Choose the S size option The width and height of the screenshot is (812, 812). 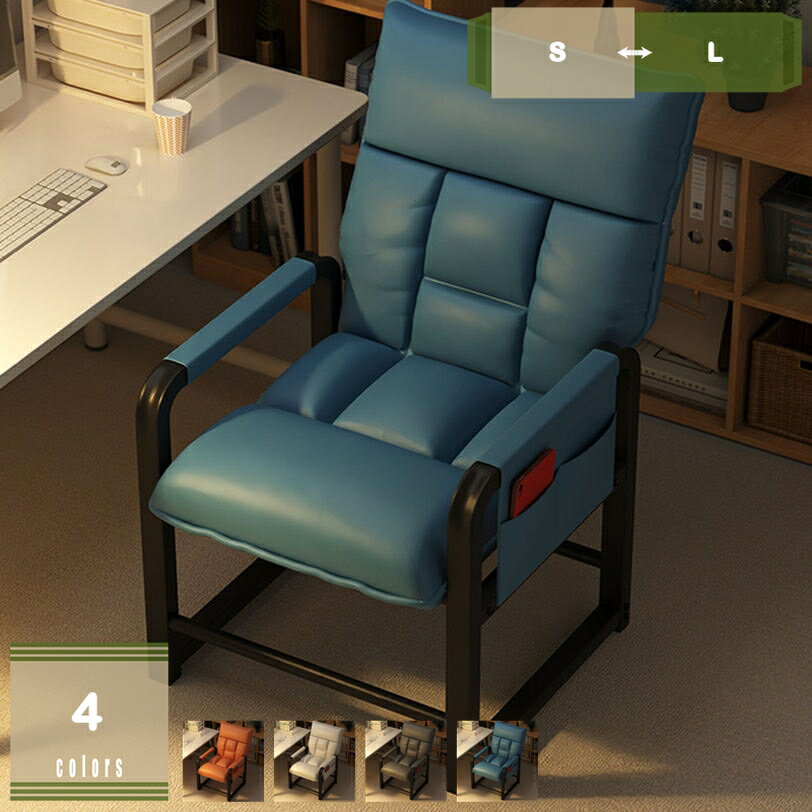pyautogui.click(x=558, y=53)
